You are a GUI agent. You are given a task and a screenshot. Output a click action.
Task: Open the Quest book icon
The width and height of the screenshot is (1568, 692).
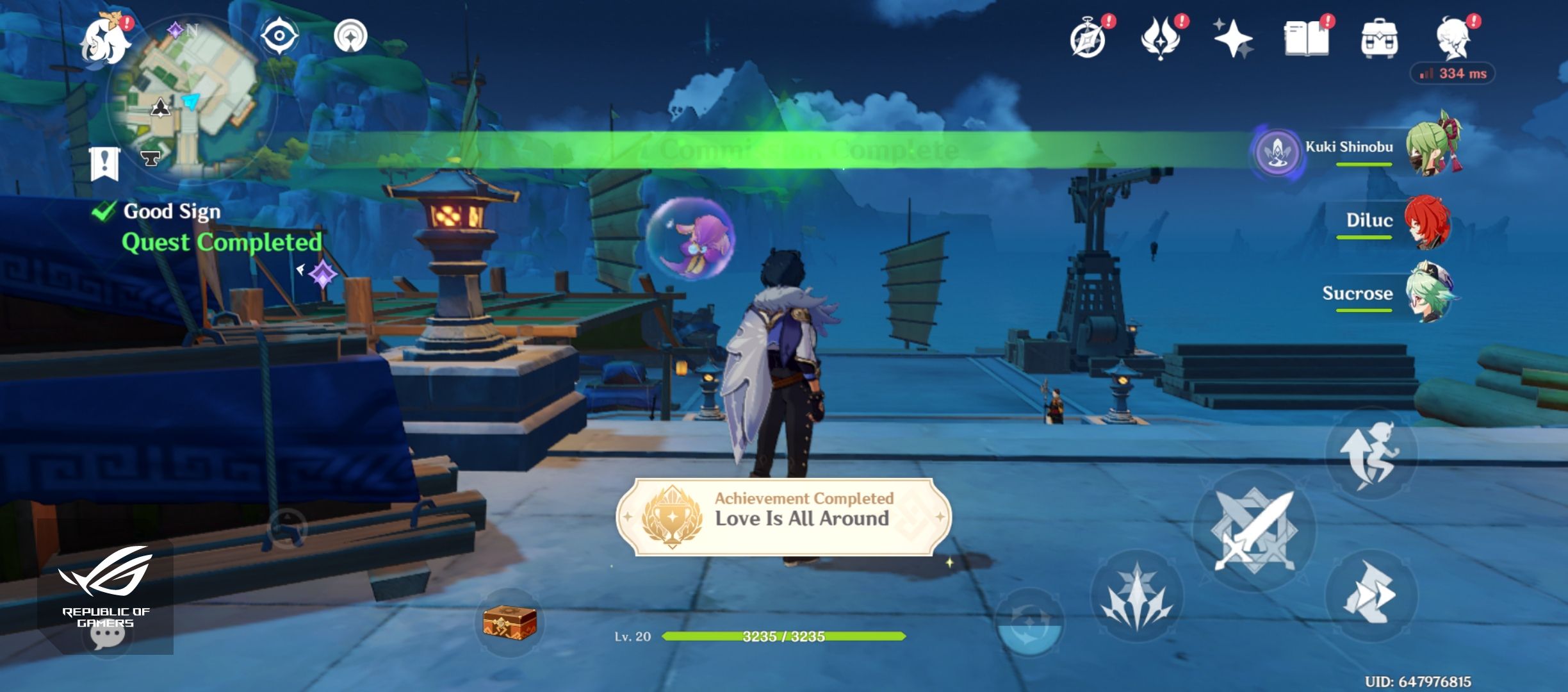click(1310, 38)
